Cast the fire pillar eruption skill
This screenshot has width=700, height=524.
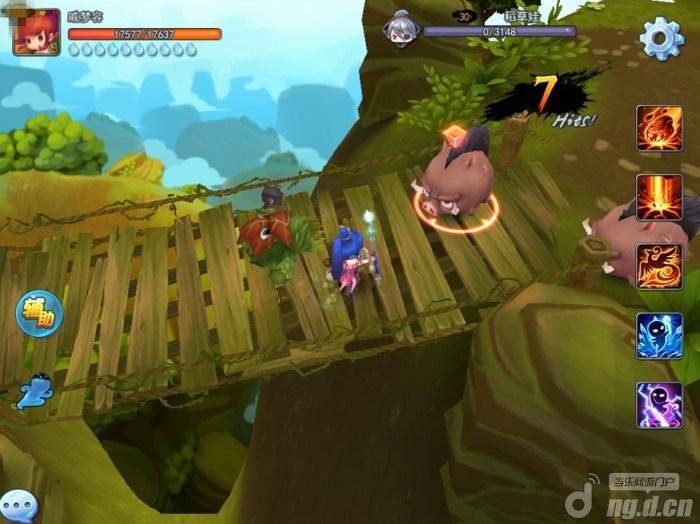pyautogui.click(x=659, y=197)
